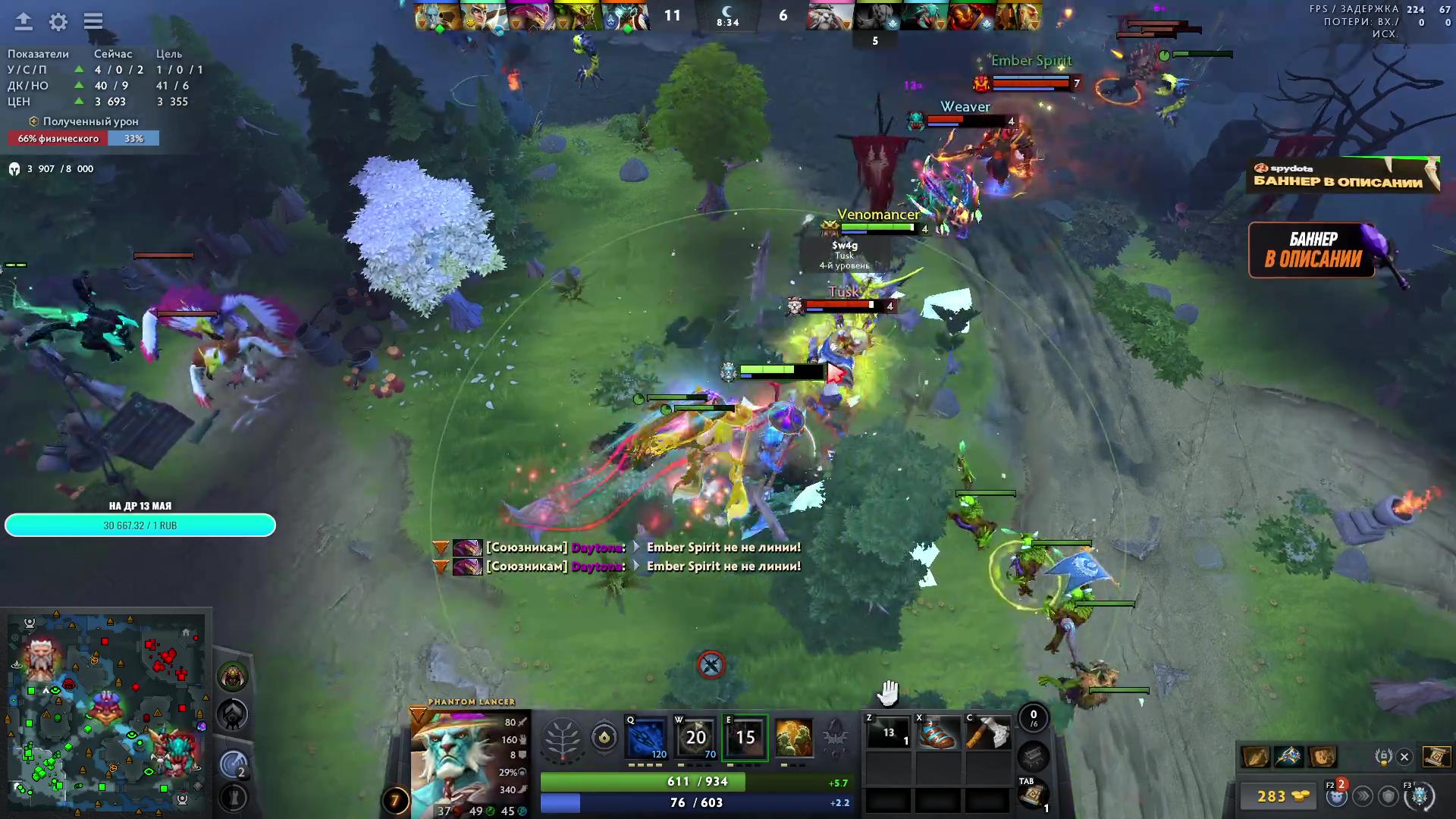Use the Town Portal Scroll slot
Screen dimensions: 1456x819
[x=1032, y=795]
